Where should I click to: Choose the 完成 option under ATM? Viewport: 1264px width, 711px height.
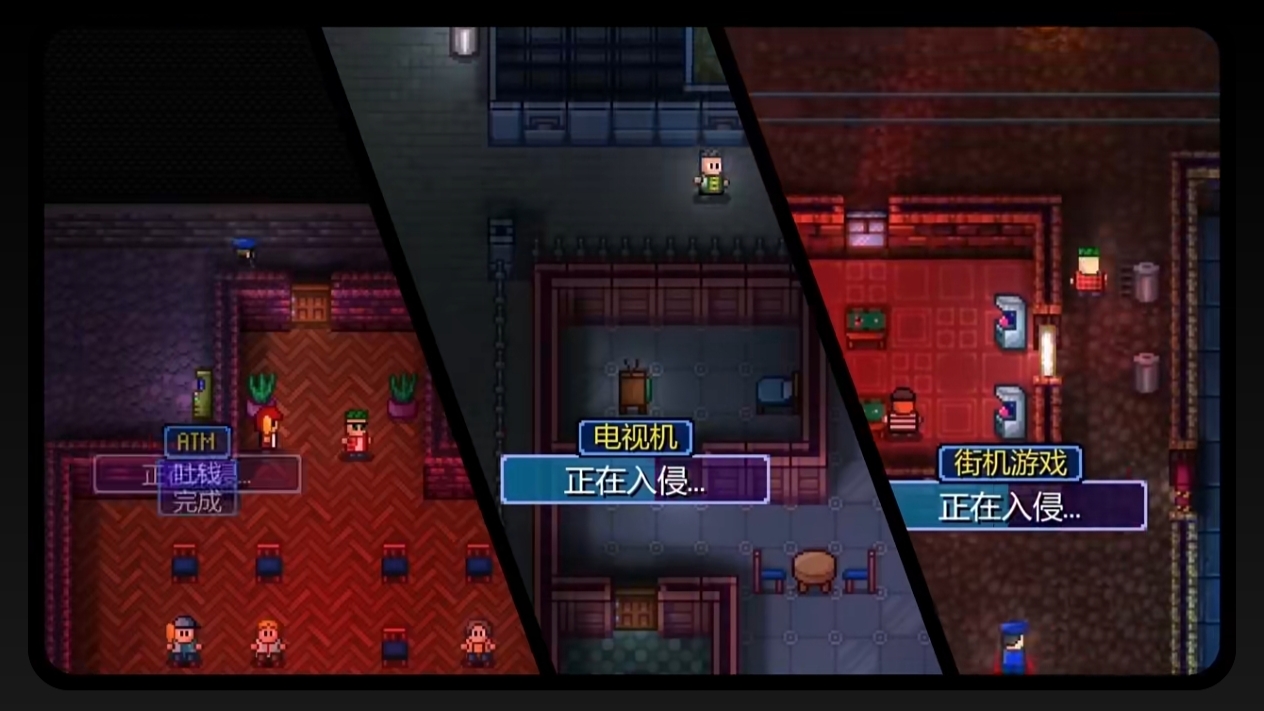point(197,501)
